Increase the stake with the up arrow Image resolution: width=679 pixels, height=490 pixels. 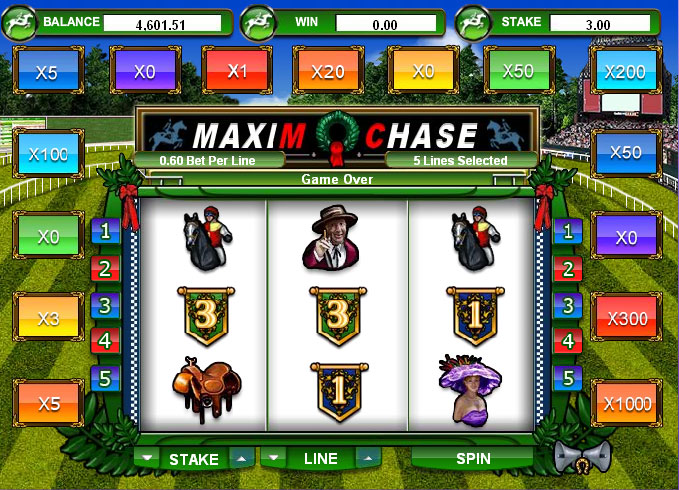(240, 458)
